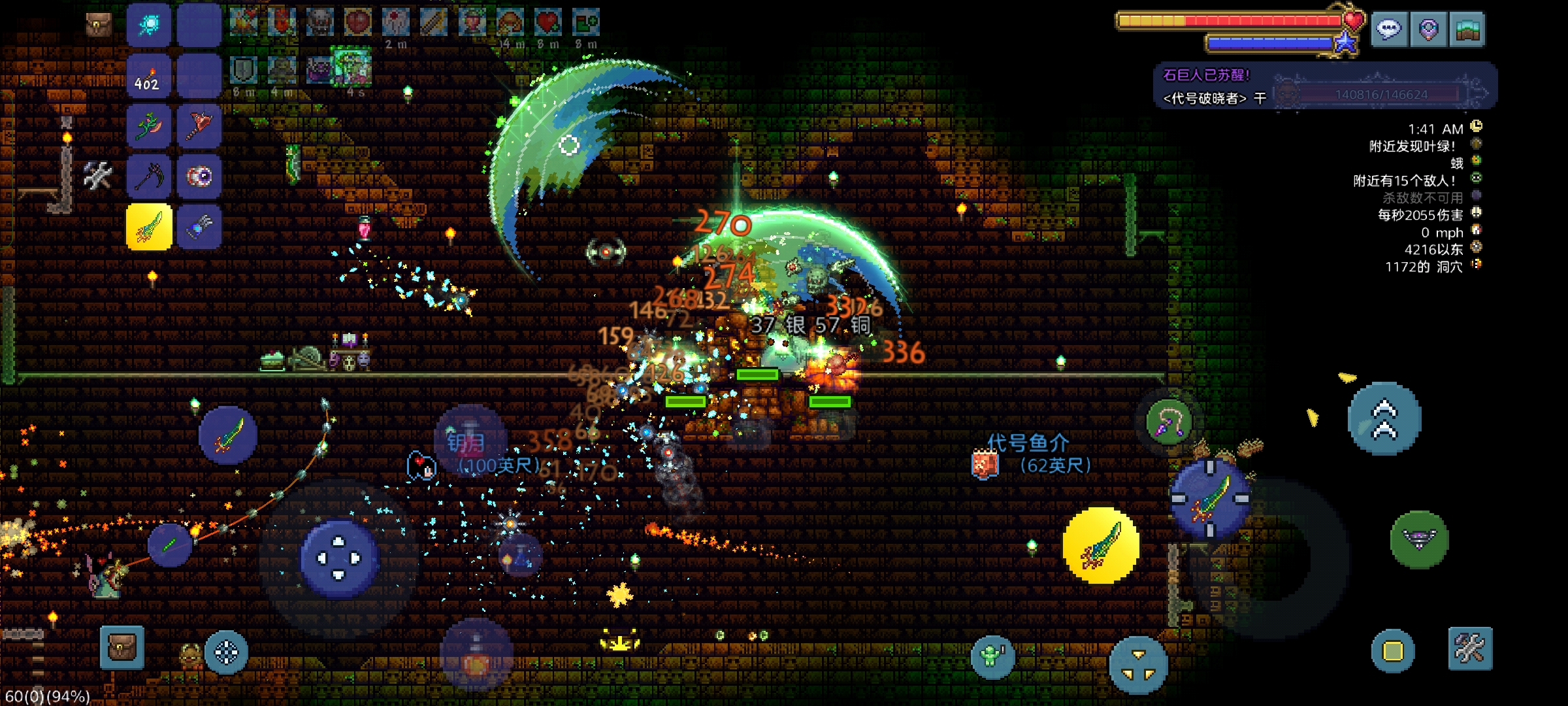Viewport: 1568px width, 706px height.
Task: Tap the purple map pin button
Action: (x=1428, y=29)
